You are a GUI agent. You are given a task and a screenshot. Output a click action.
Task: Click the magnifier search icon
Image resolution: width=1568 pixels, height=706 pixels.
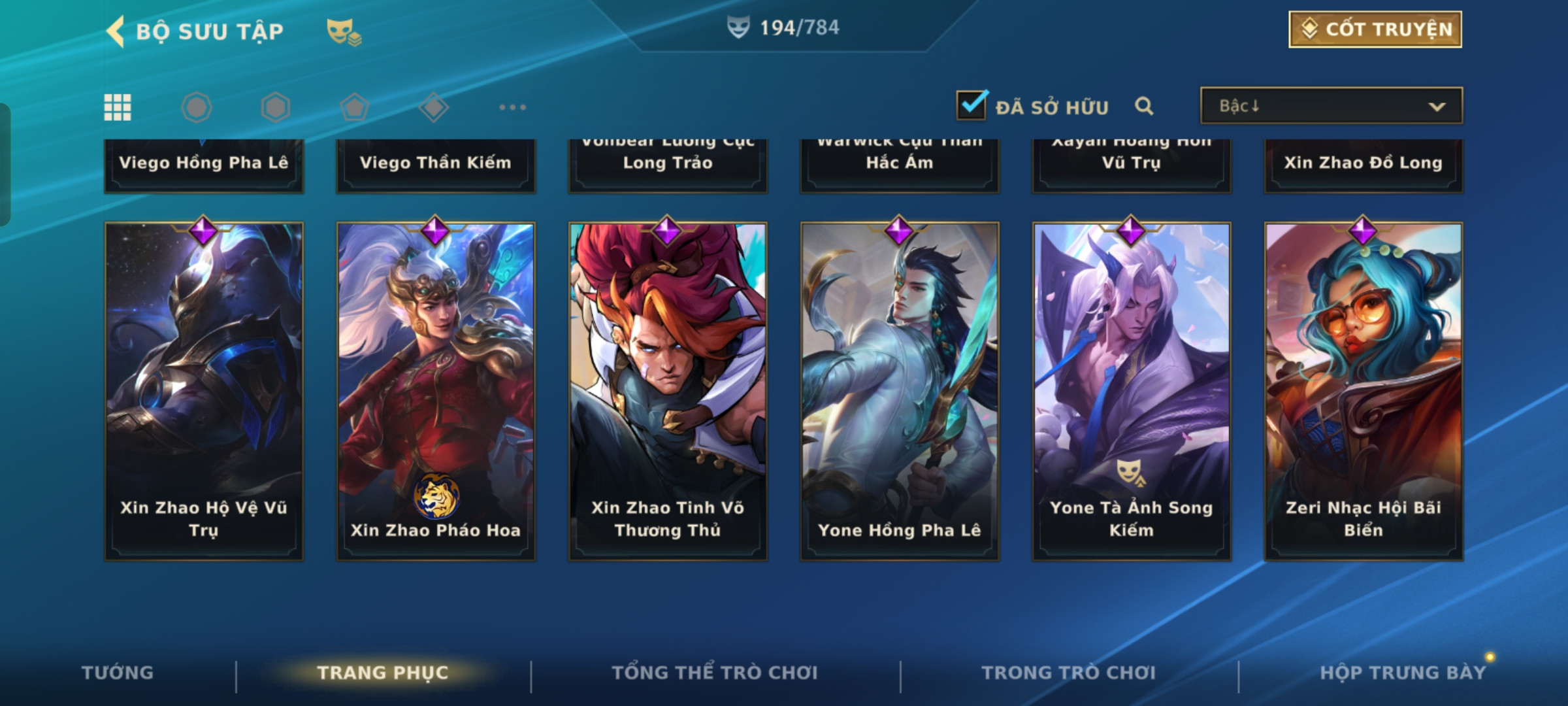coord(1144,106)
